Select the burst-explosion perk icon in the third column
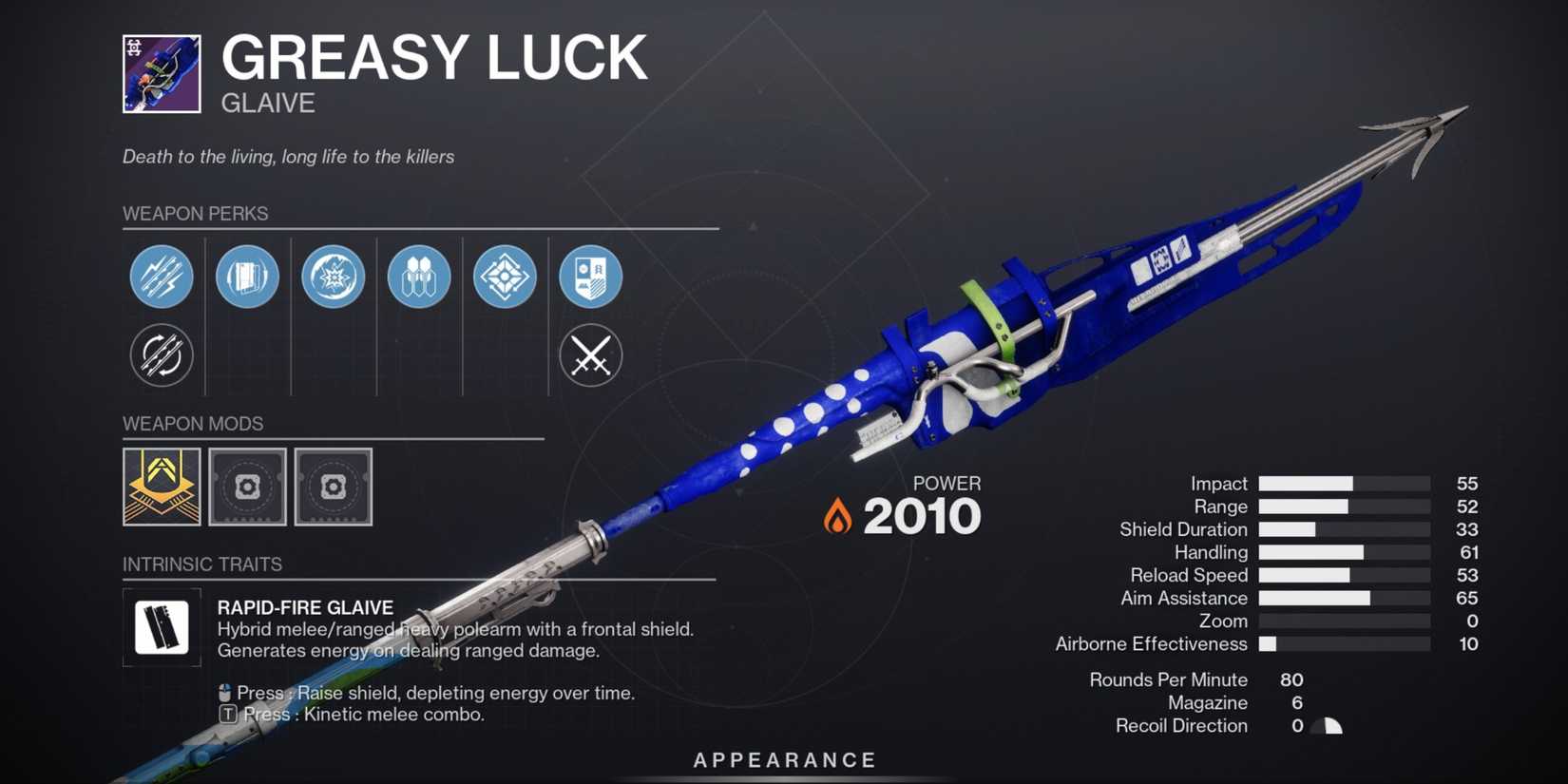 [333, 277]
